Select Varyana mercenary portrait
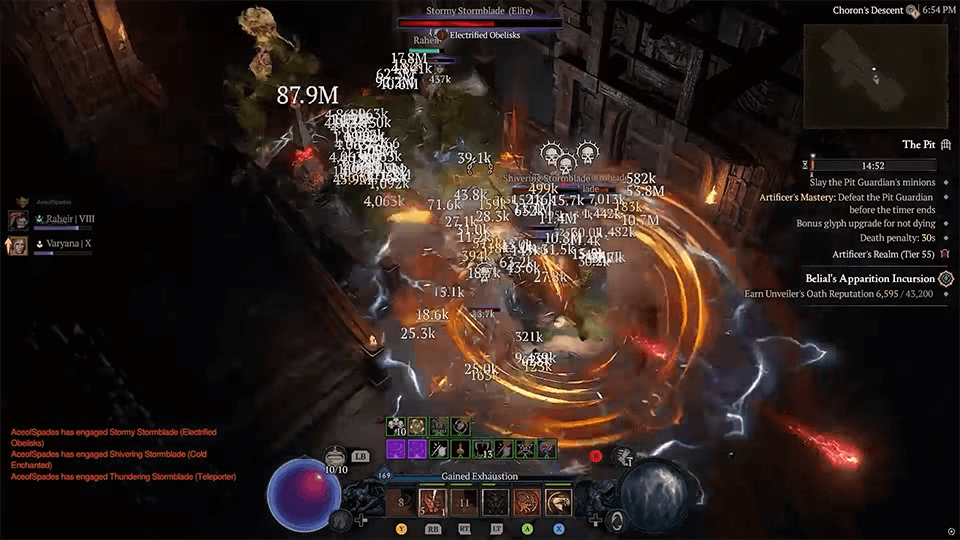 (18, 245)
